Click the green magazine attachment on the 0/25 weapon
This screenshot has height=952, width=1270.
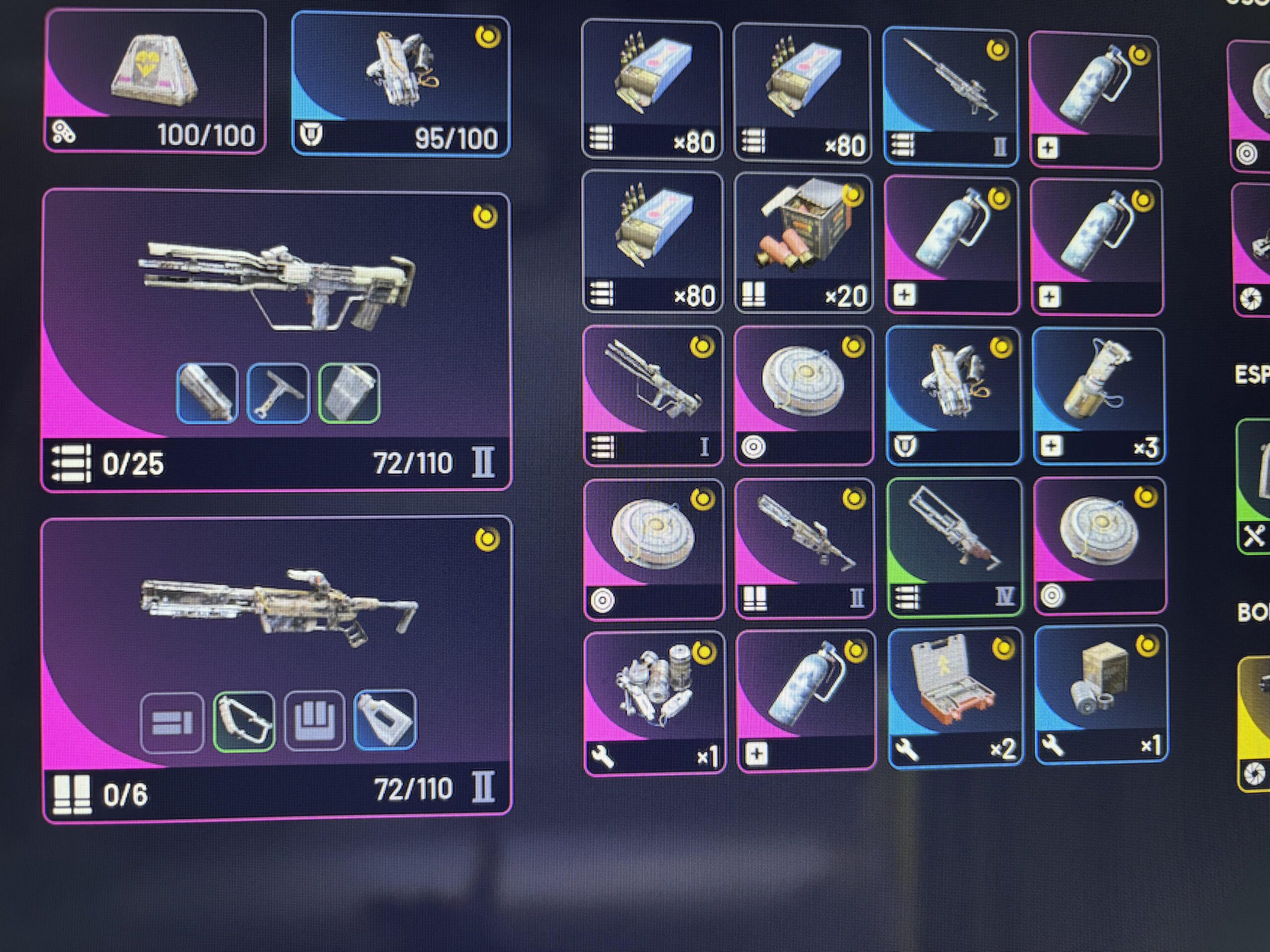coord(349,394)
